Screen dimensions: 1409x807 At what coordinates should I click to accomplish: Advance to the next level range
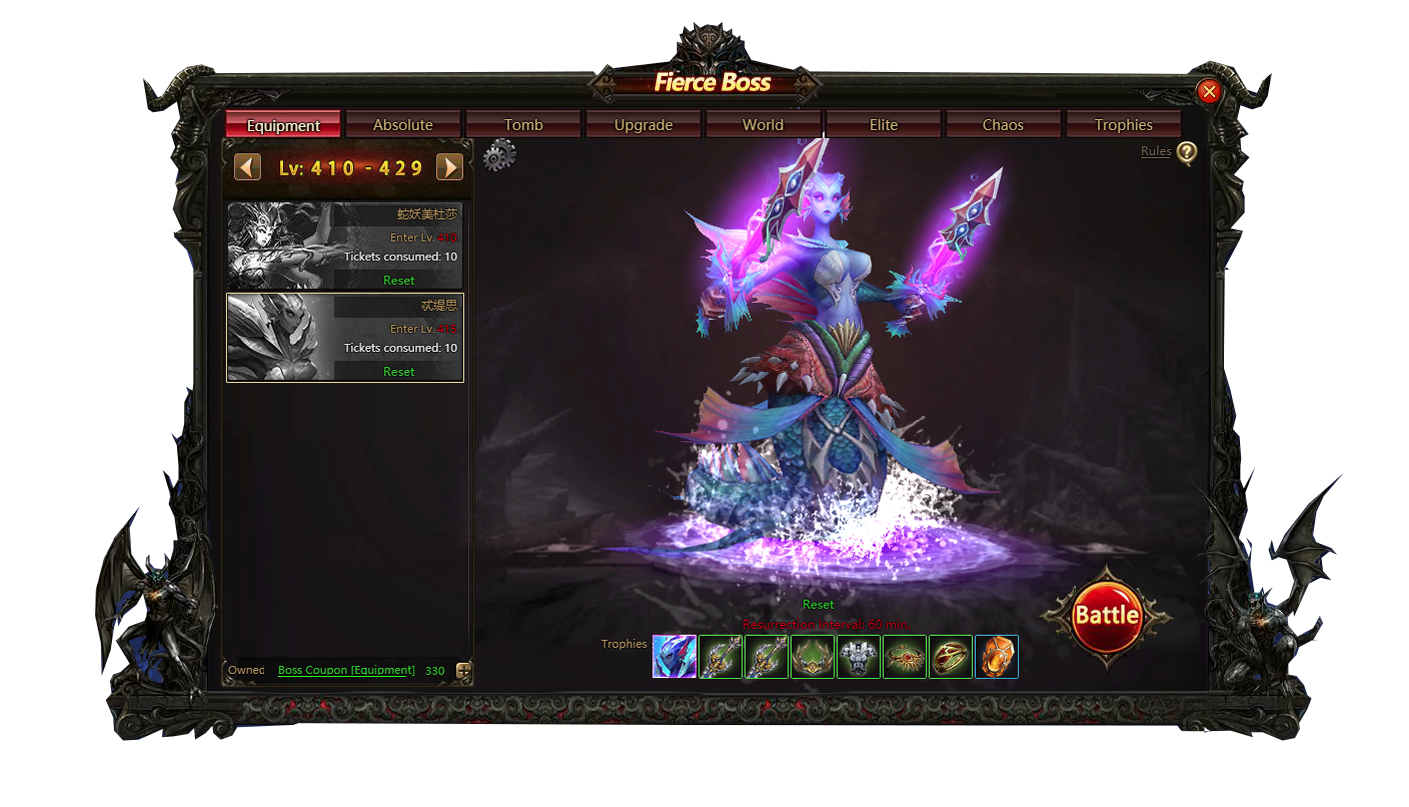450,167
